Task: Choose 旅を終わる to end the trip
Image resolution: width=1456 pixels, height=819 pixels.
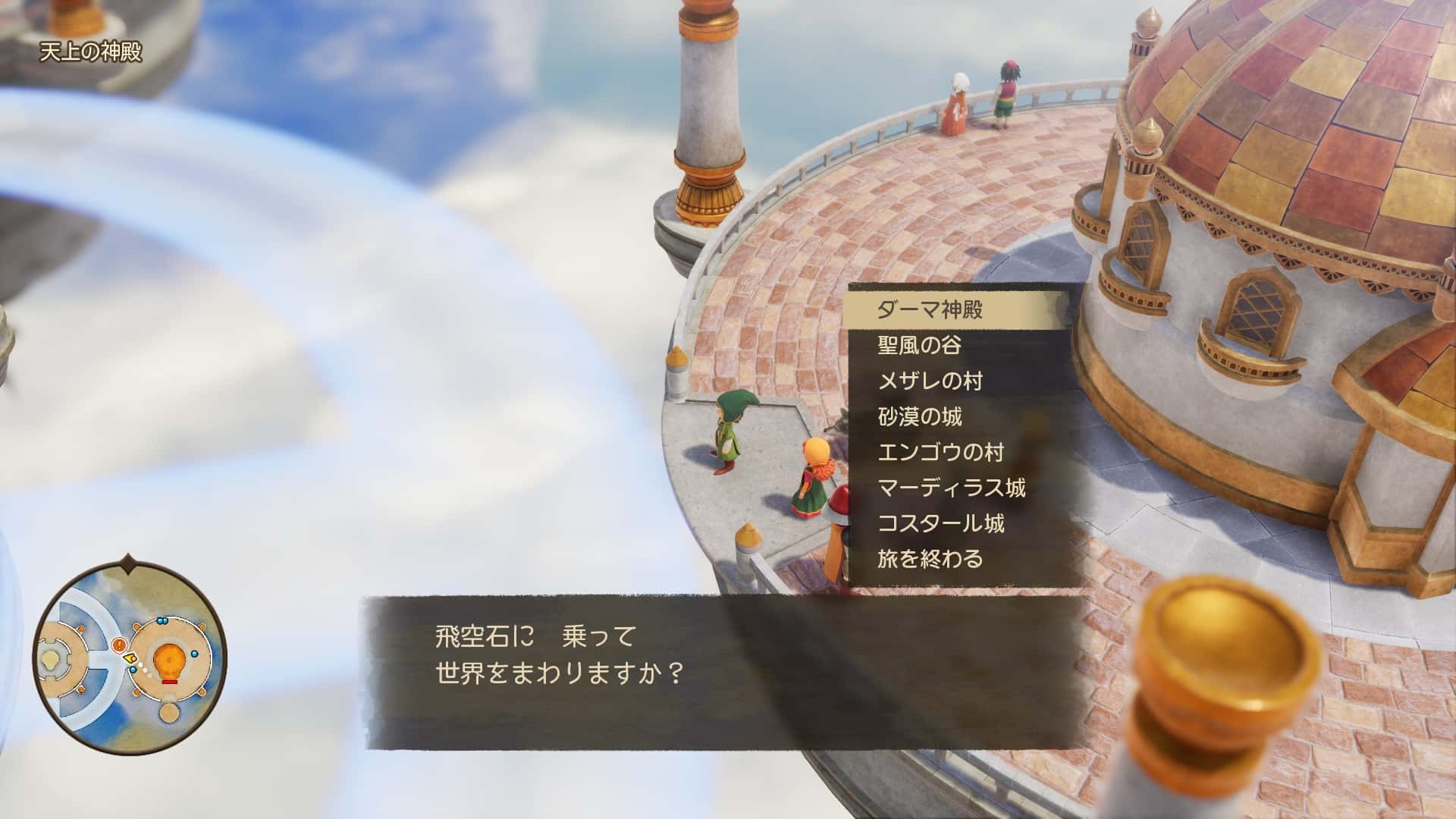Action: 930,559
